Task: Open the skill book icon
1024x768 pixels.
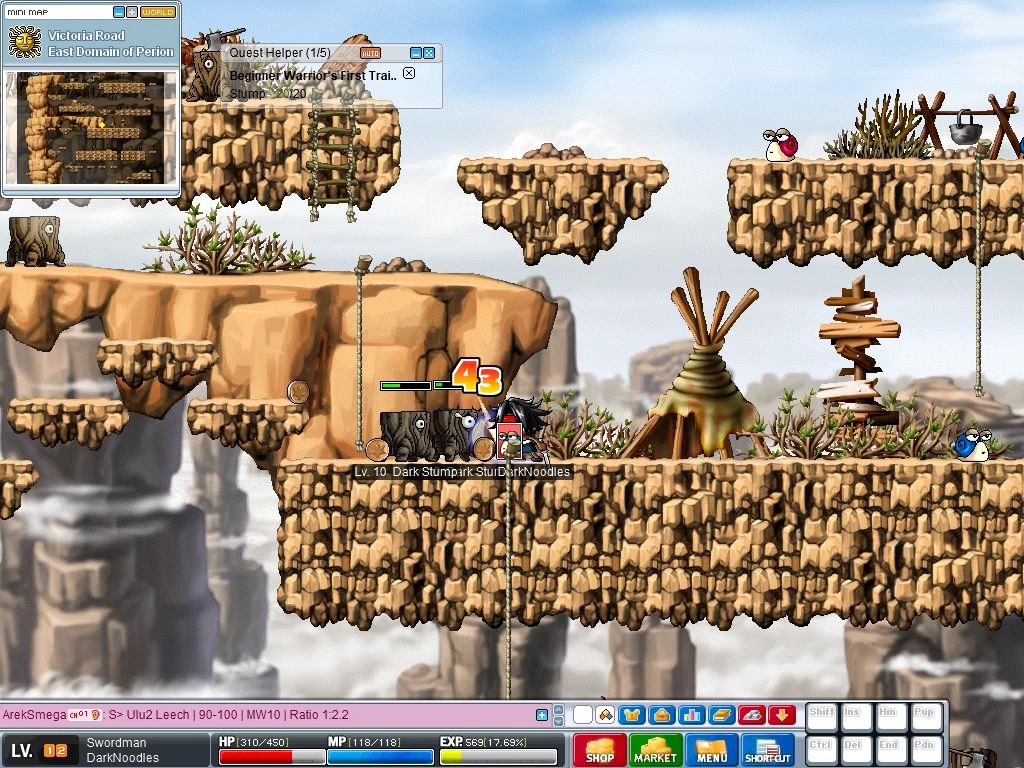Action: (x=721, y=715)
